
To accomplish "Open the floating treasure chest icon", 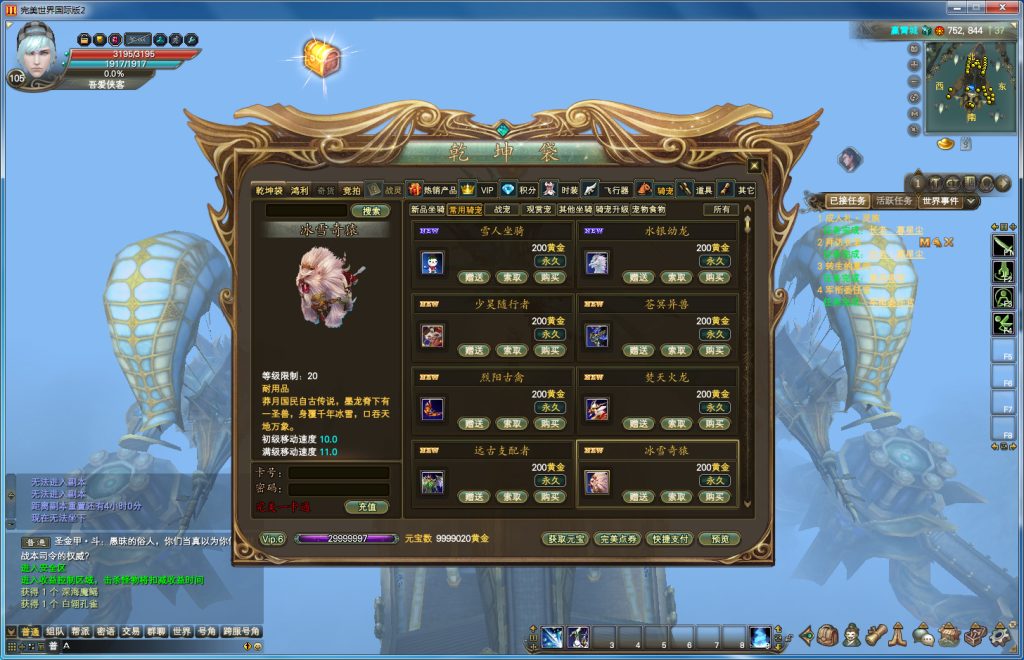I will (321, 58).
